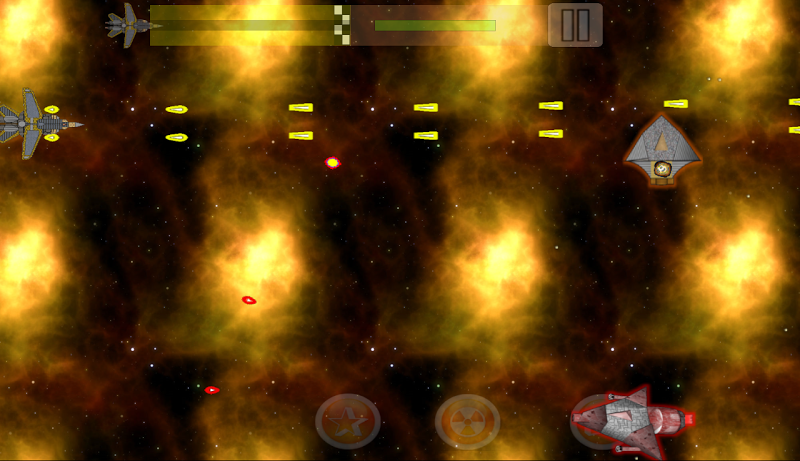Trigger the radiation nuke bomb button

click(467, 421)
